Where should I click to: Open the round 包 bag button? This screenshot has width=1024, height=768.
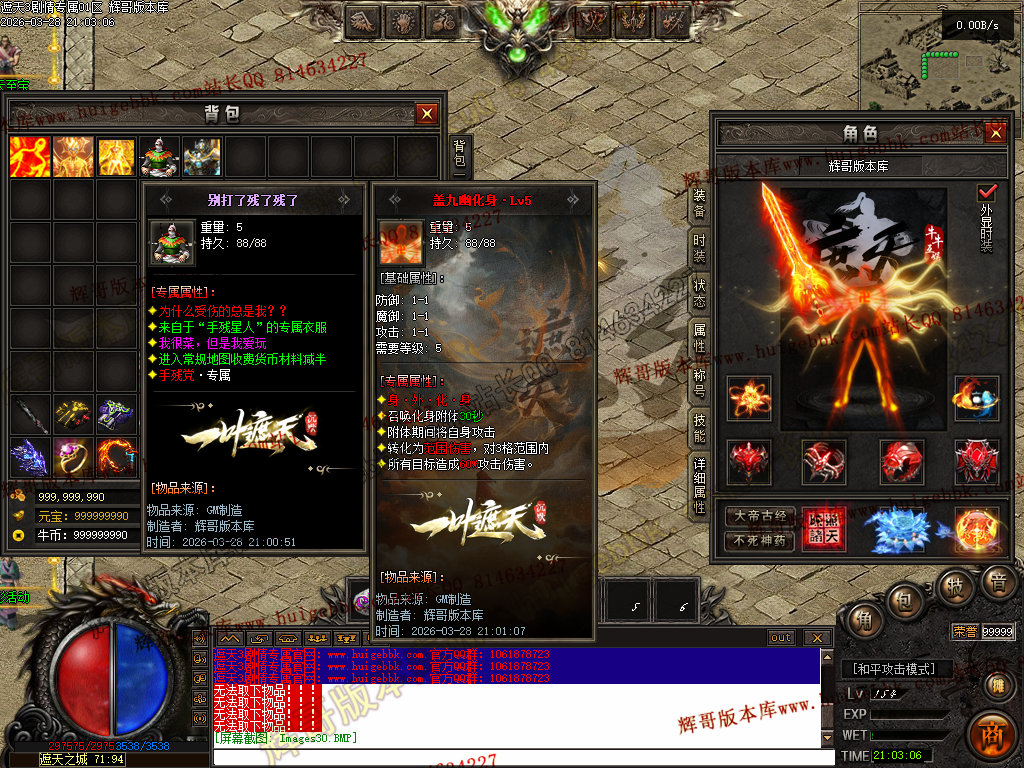[x=905, y=599]
